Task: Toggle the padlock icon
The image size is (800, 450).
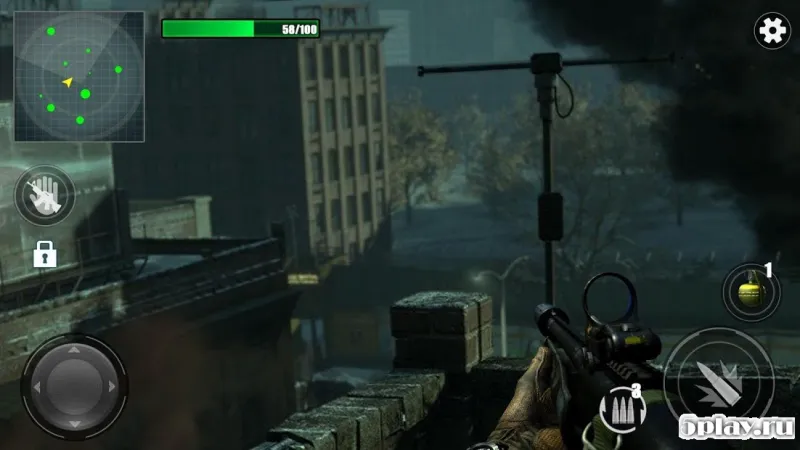Action: 44,254
